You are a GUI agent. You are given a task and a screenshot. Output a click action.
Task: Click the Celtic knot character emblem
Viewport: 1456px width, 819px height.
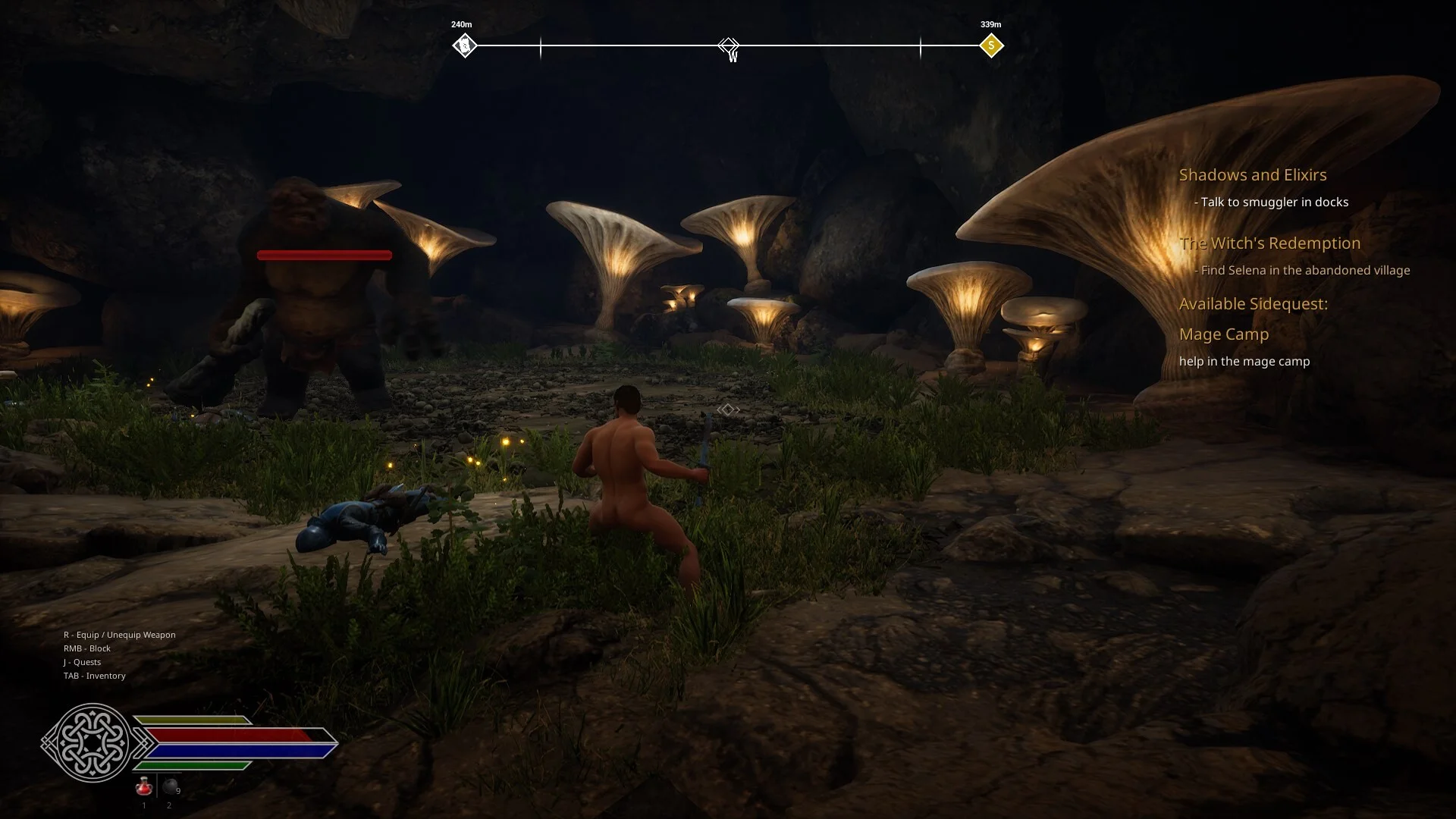coord(91,742)
